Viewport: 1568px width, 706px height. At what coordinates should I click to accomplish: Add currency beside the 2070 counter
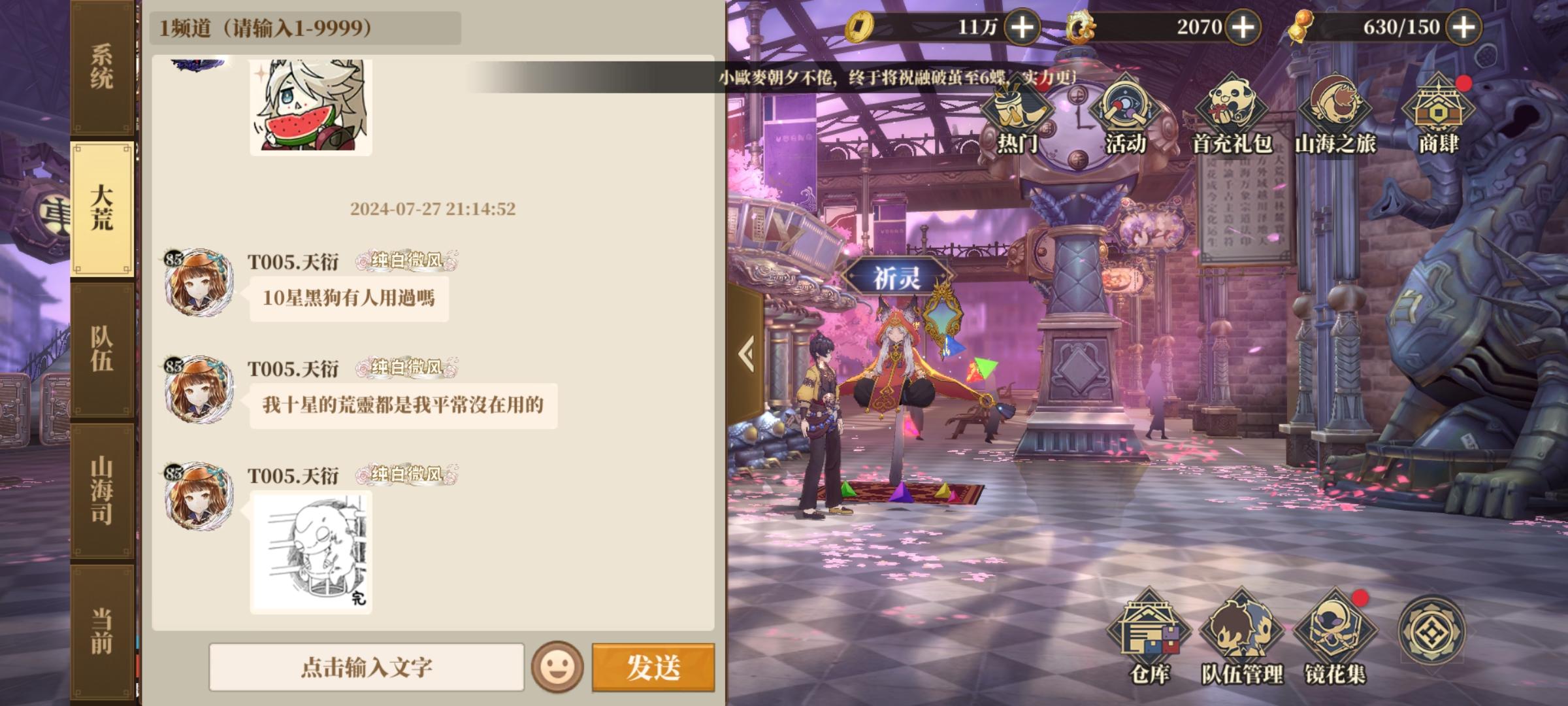tap(1245, 27)
